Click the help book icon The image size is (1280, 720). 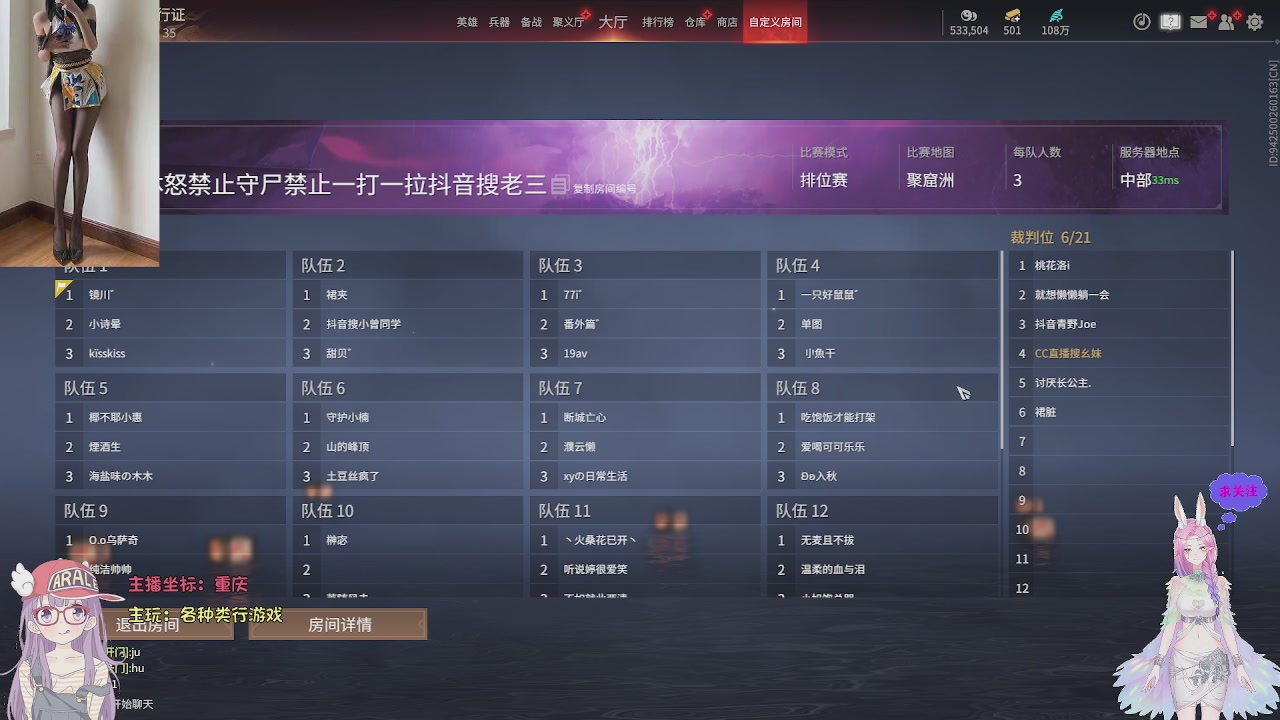coord(1170,21)
